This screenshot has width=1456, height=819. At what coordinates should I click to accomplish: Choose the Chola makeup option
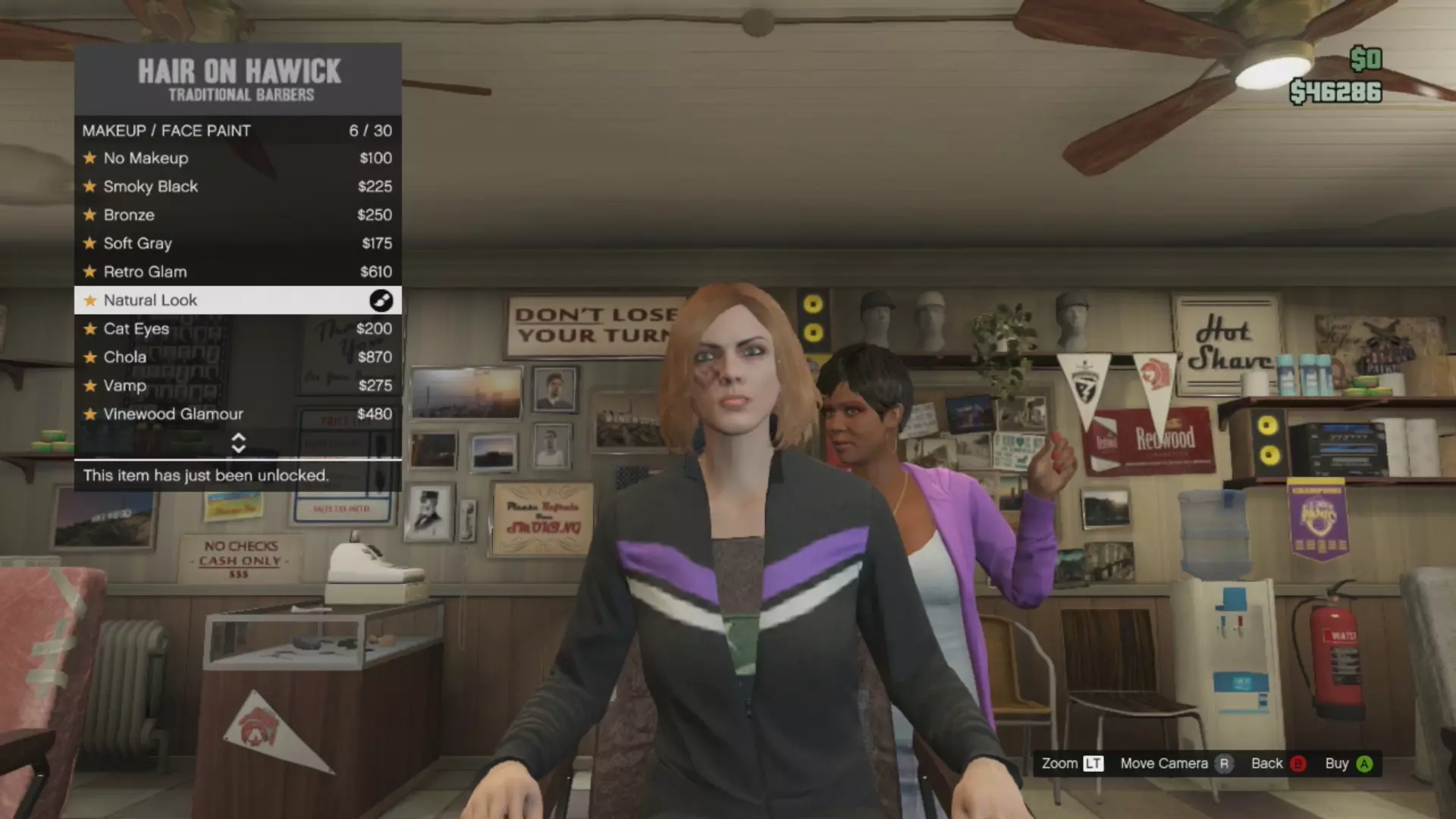237,357
